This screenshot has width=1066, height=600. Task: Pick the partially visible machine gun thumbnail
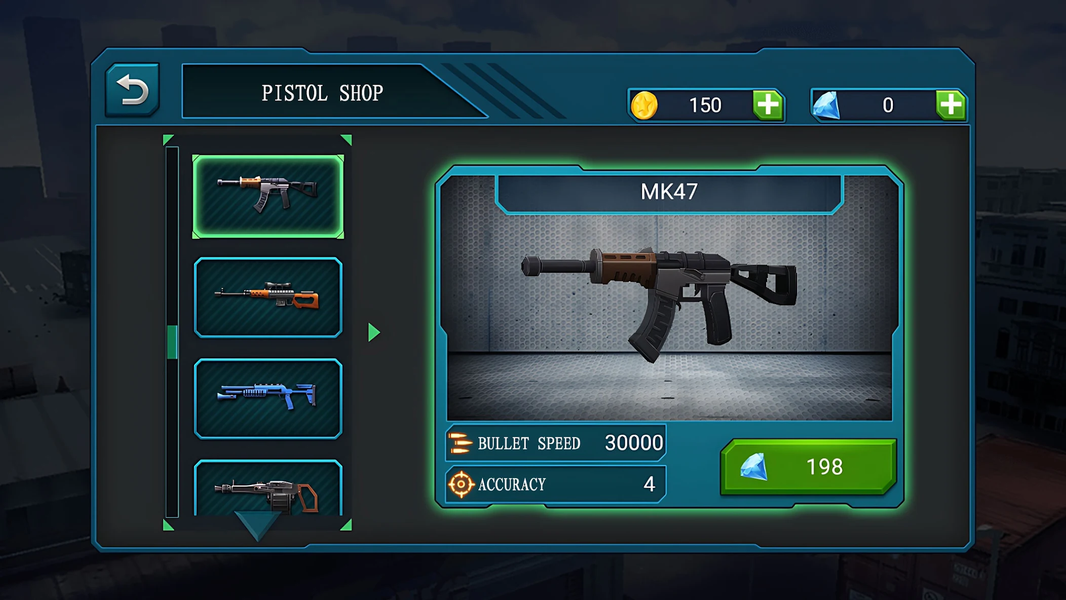(x=267, y=489)
